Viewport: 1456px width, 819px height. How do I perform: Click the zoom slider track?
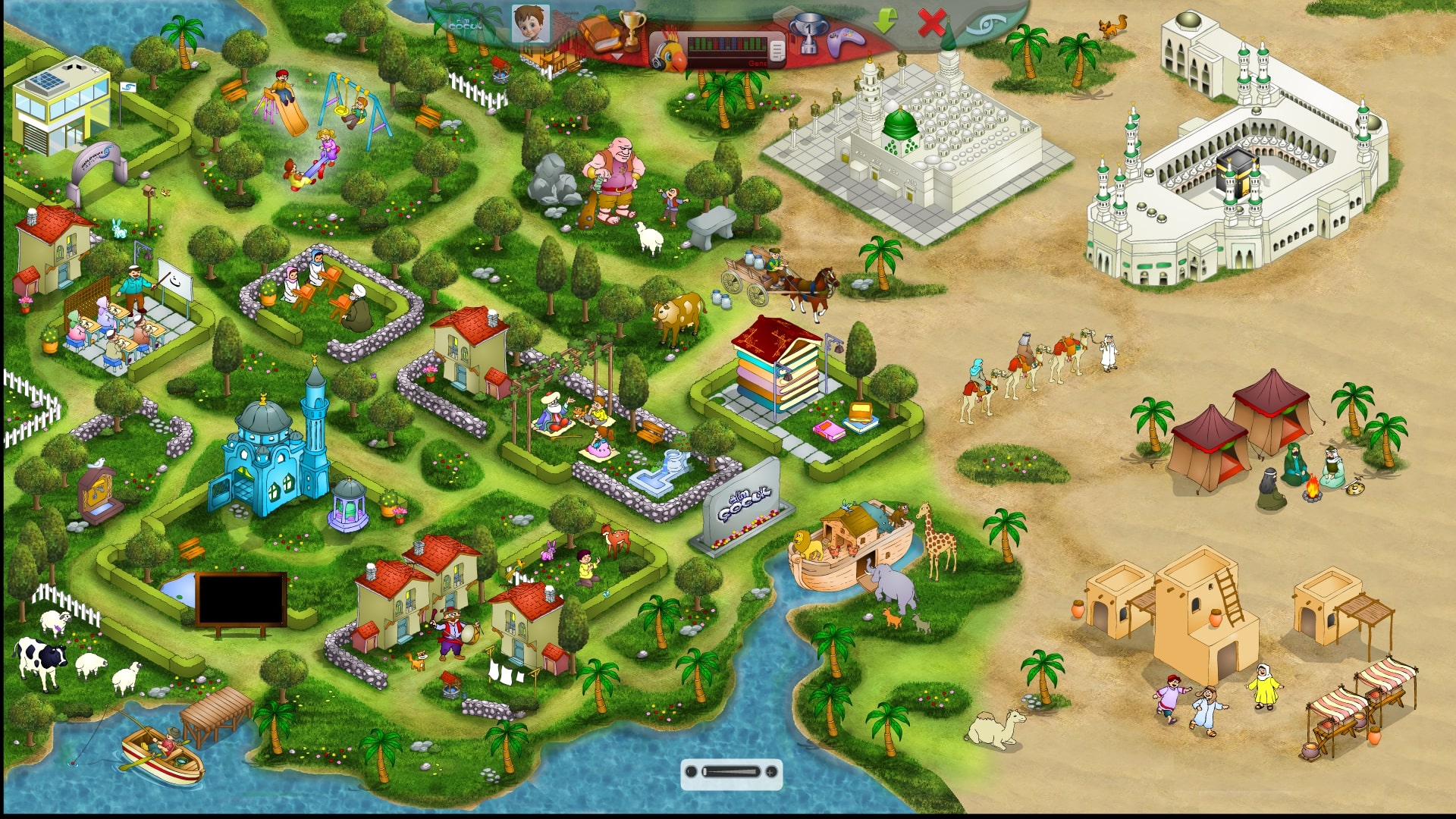point(731,772)
